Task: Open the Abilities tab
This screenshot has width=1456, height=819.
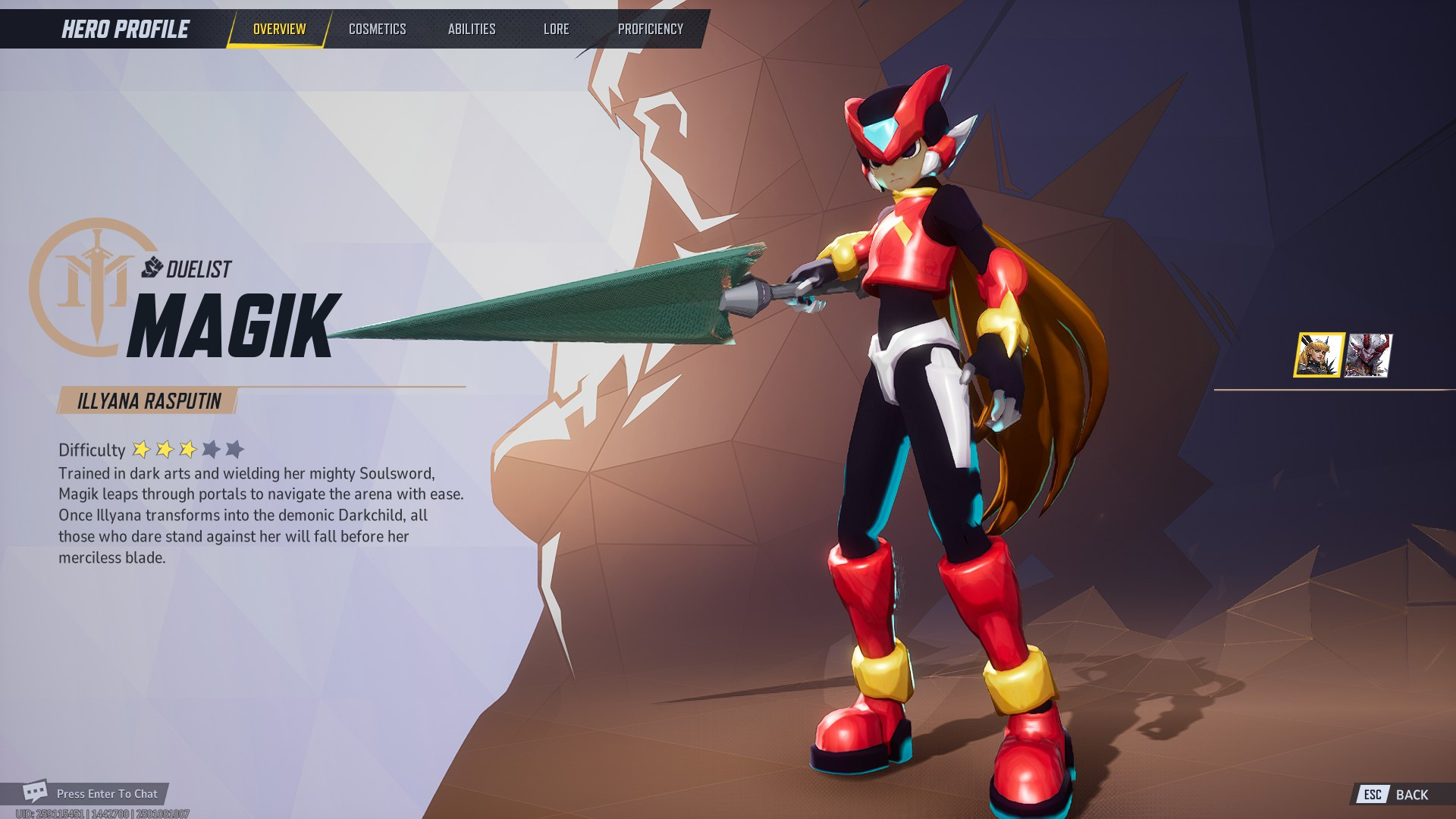Action: coord(472,29)
